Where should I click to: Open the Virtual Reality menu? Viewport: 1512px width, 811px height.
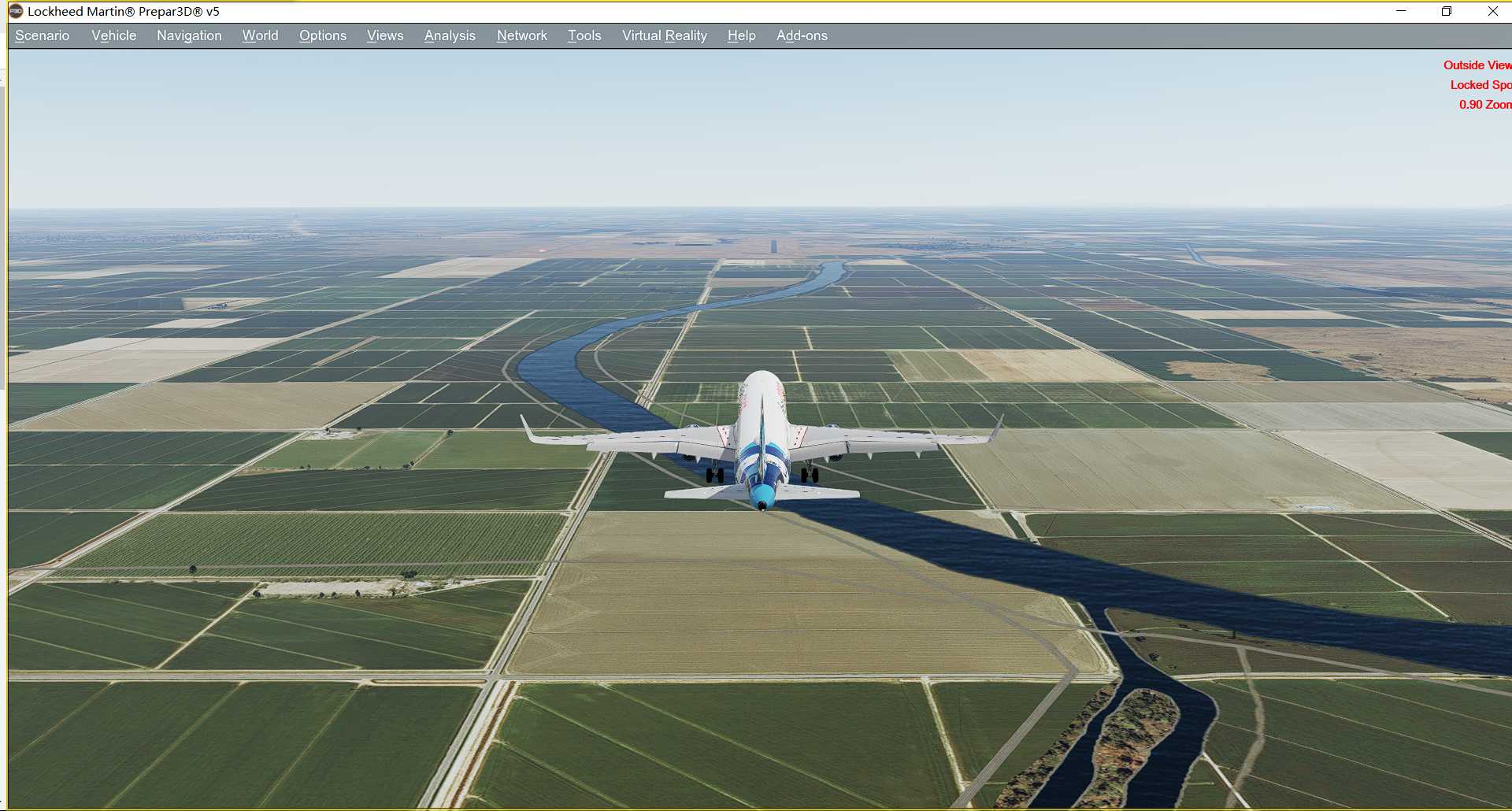coord(664,35)
